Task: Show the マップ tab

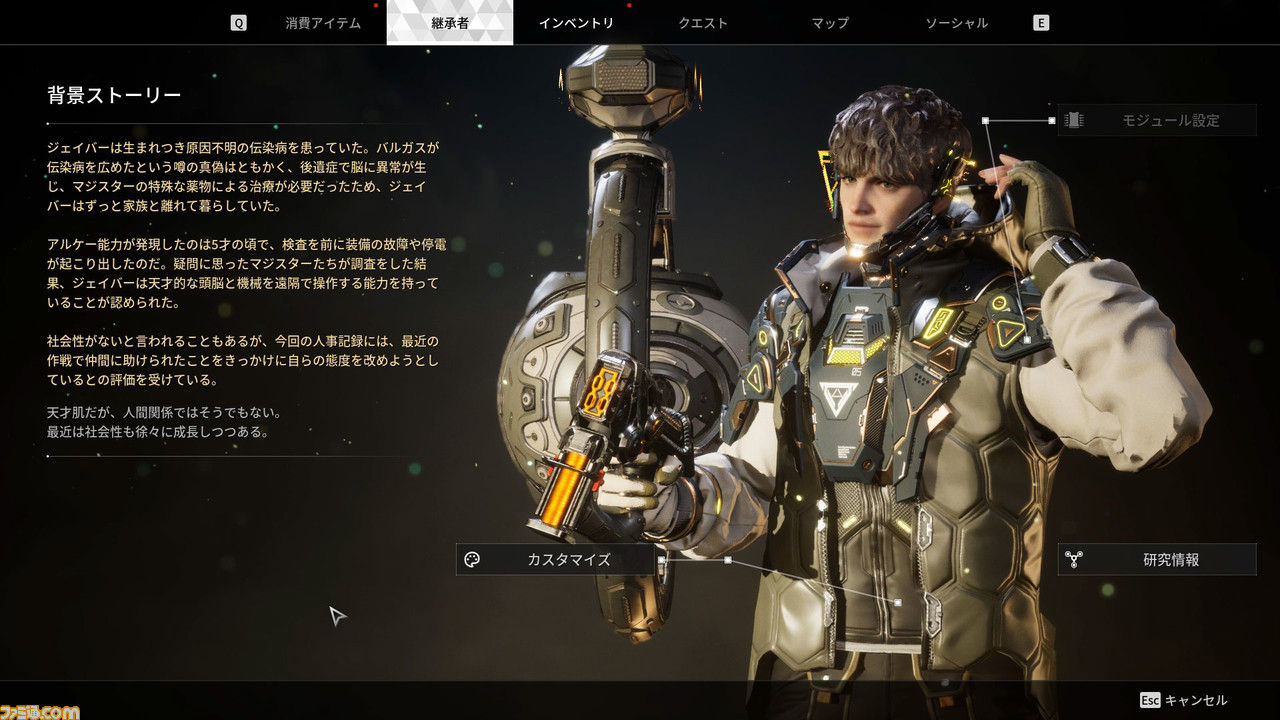Action: click(x=830, y=23)
